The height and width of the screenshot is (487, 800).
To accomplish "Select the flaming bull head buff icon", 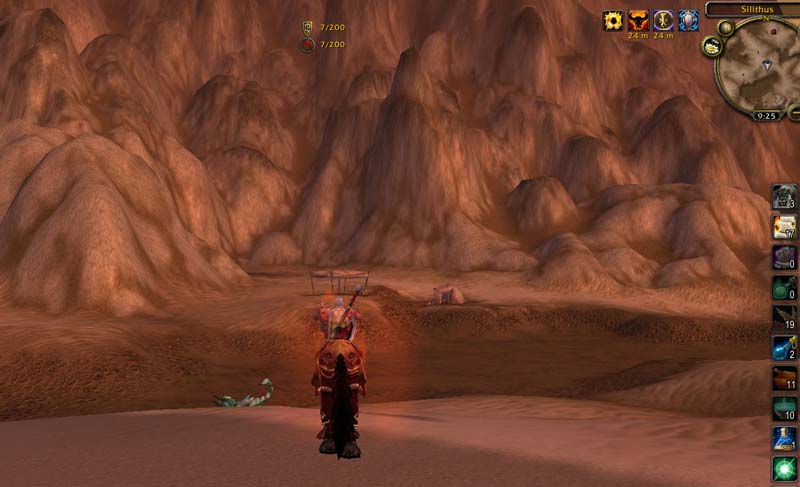I will (638, 21).
